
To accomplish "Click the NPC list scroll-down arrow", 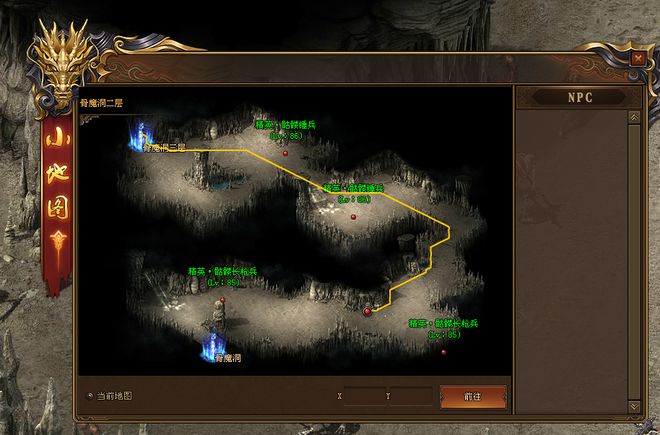I will (x=633, y=406).
